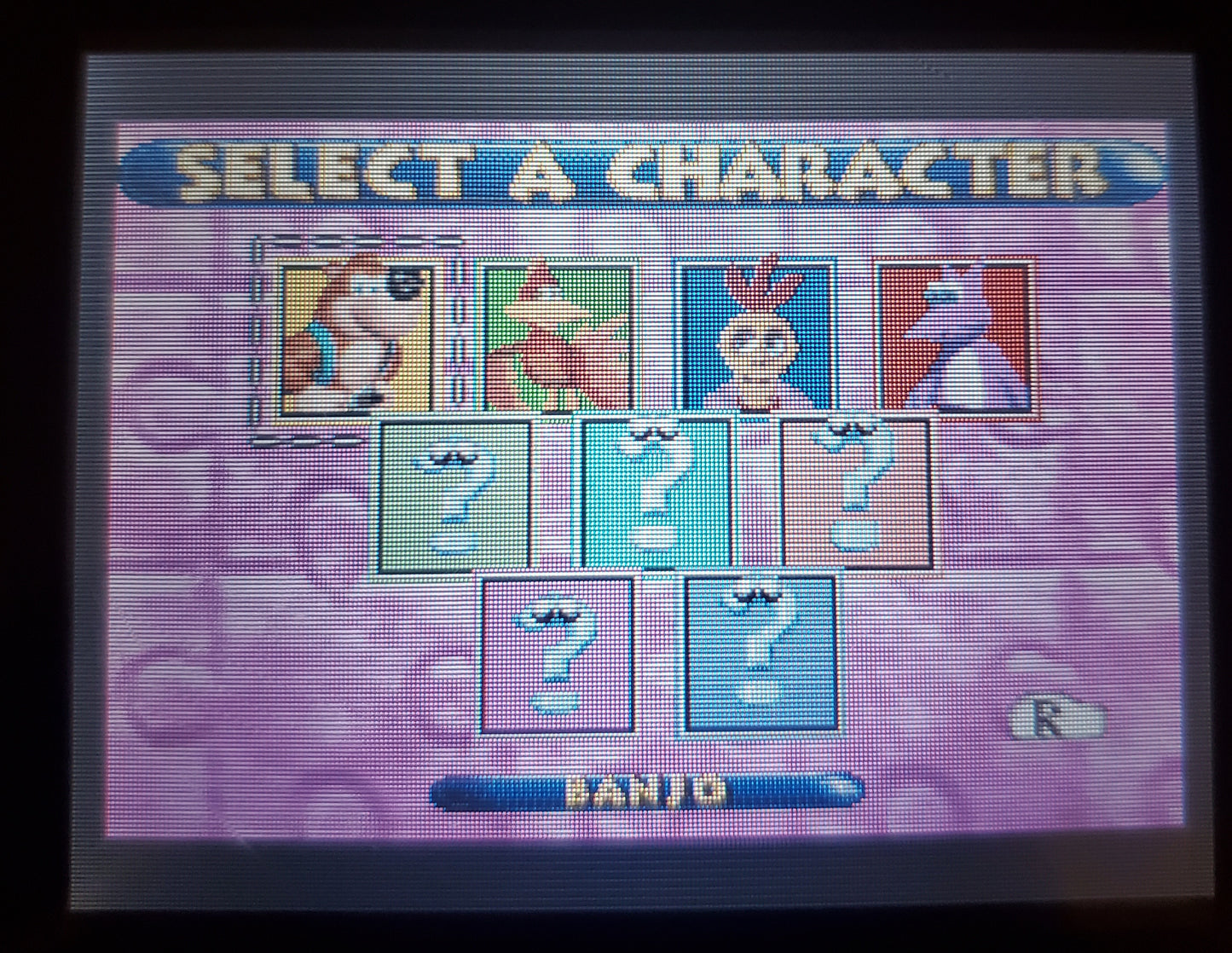Pick the purple locked question mark tile
The height and width of the screenshot is (953, 1232).
558,653
